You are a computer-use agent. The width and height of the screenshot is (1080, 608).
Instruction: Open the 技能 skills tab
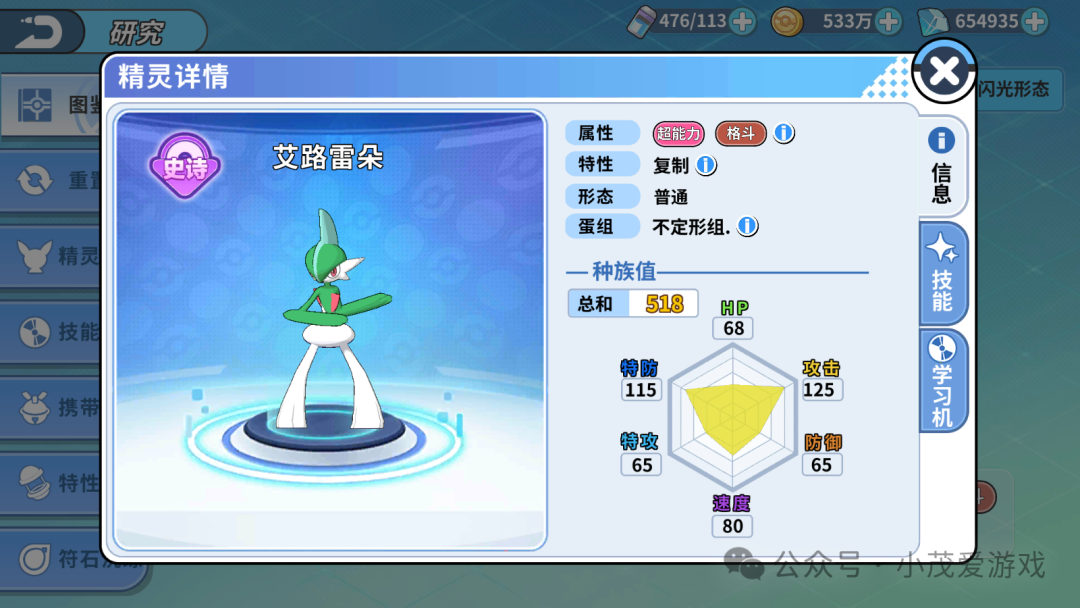coord(942,273)
